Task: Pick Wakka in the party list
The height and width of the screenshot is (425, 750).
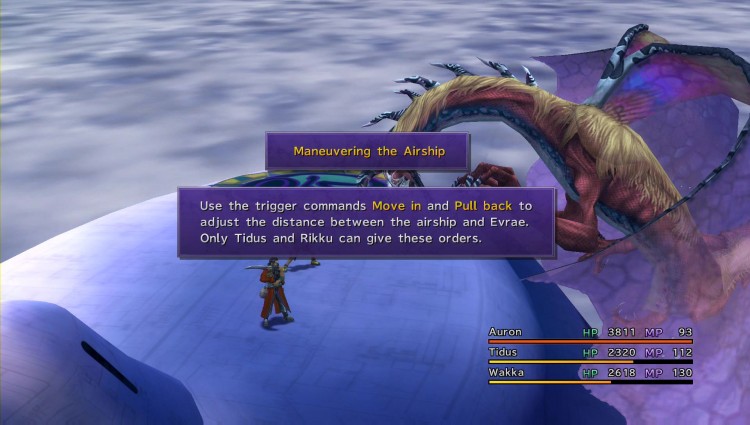Action: click(506, 371)
